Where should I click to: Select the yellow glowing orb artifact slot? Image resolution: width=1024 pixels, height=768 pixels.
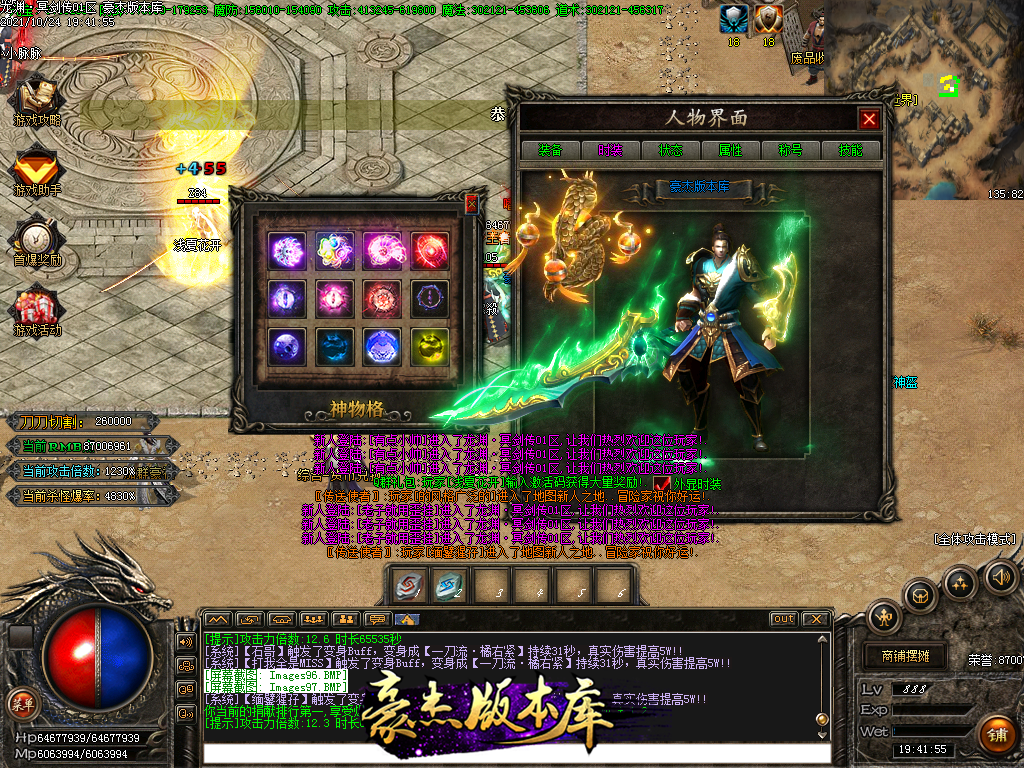pos(429,346)
